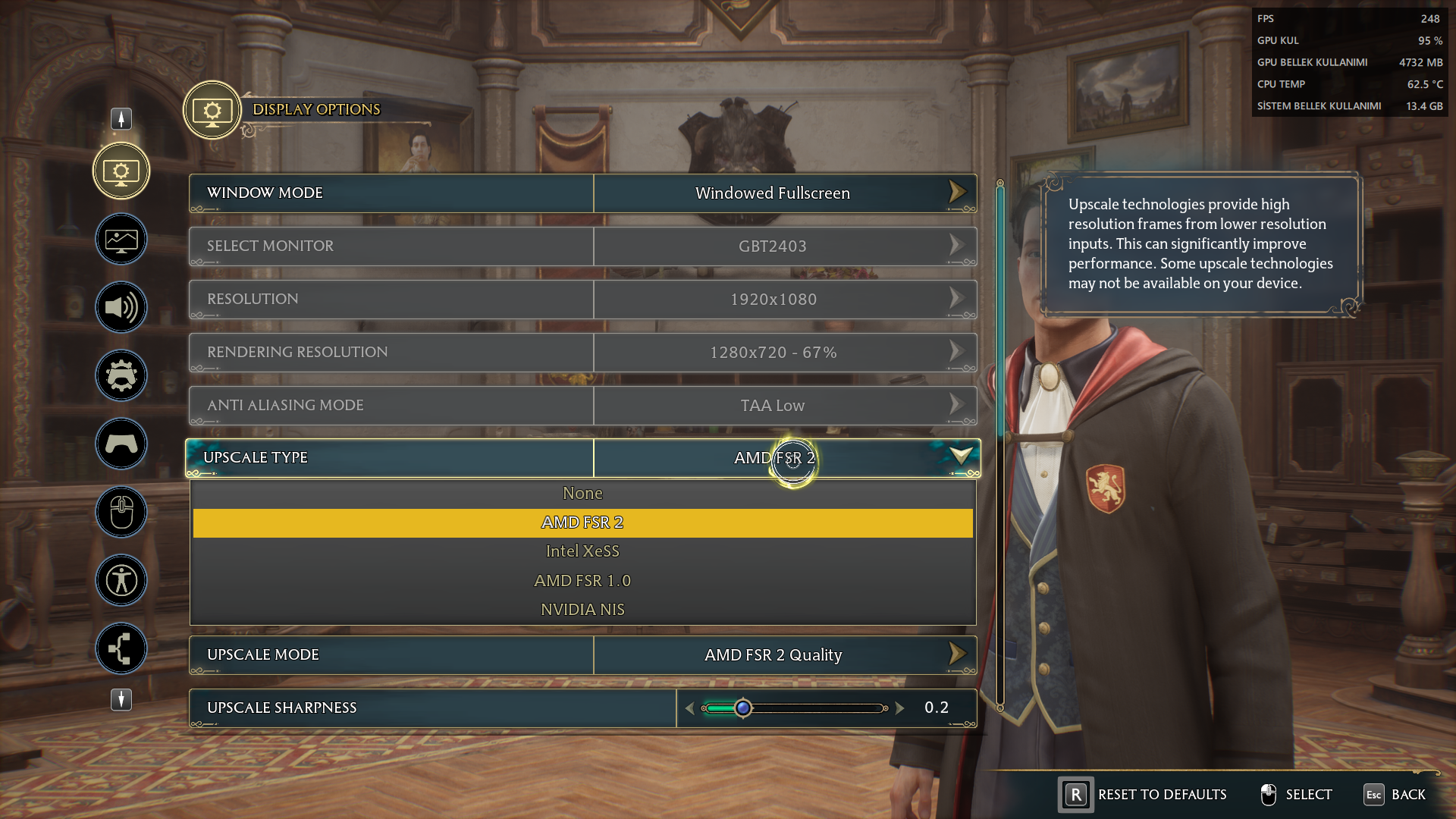The height and width of the screenshot is (819, 1456).
Task: Cycle Upscale Mode to next value
Action: coord(957,654)
